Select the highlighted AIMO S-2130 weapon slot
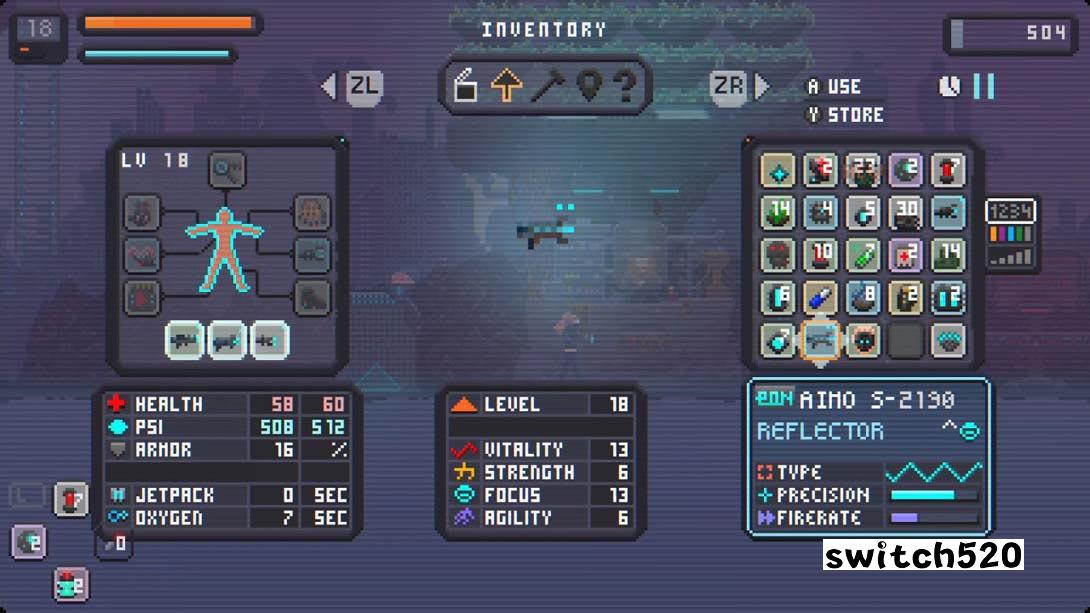This screenshot has width=1090, height=613. coord(820,340)
